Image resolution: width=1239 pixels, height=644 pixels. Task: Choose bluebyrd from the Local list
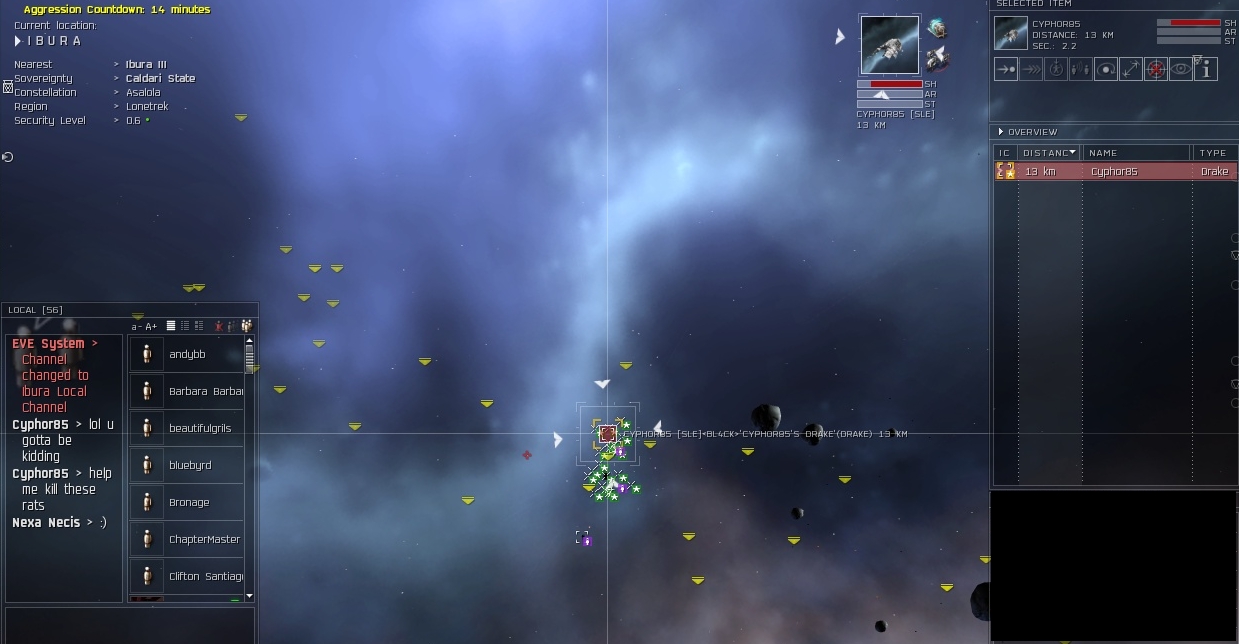tap(190, 465)
